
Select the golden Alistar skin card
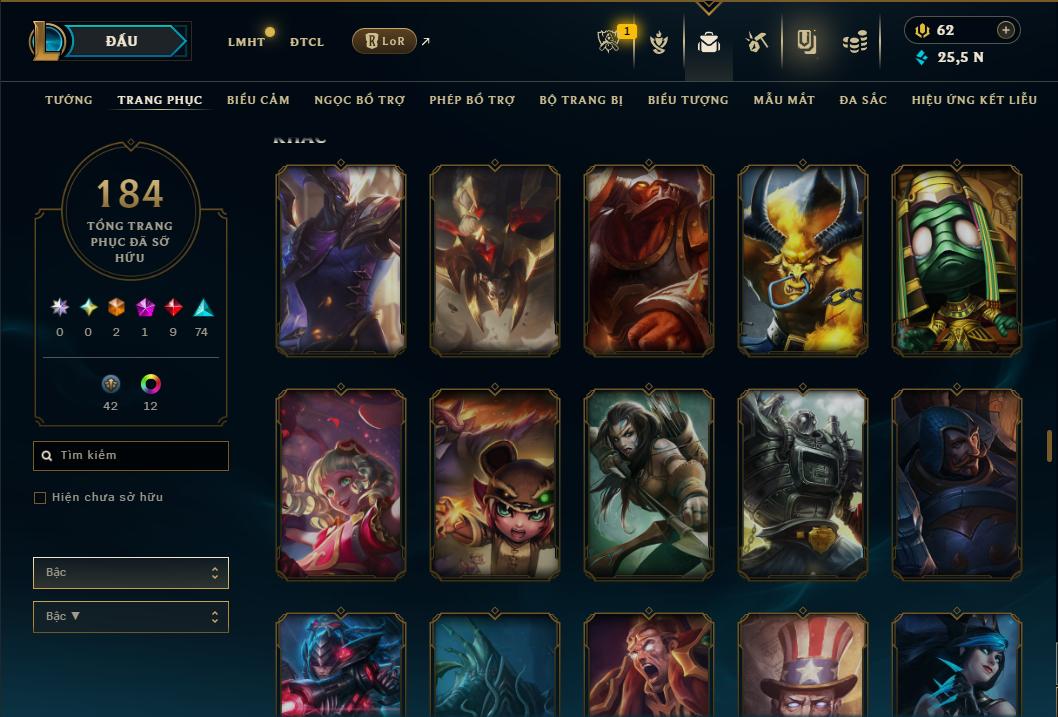(x=803, y=260)
